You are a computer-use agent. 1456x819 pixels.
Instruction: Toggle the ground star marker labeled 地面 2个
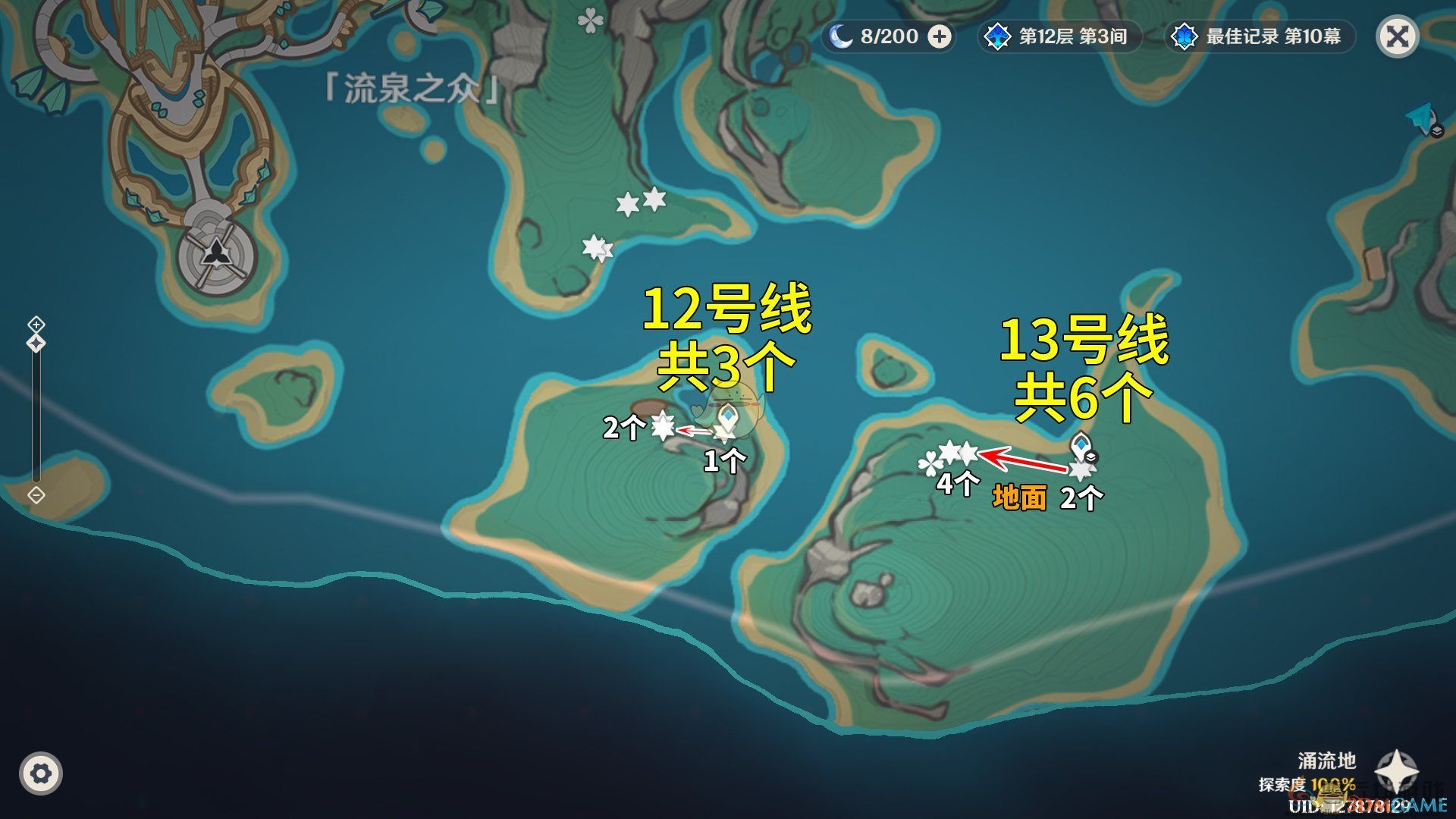coord(1080,471)
